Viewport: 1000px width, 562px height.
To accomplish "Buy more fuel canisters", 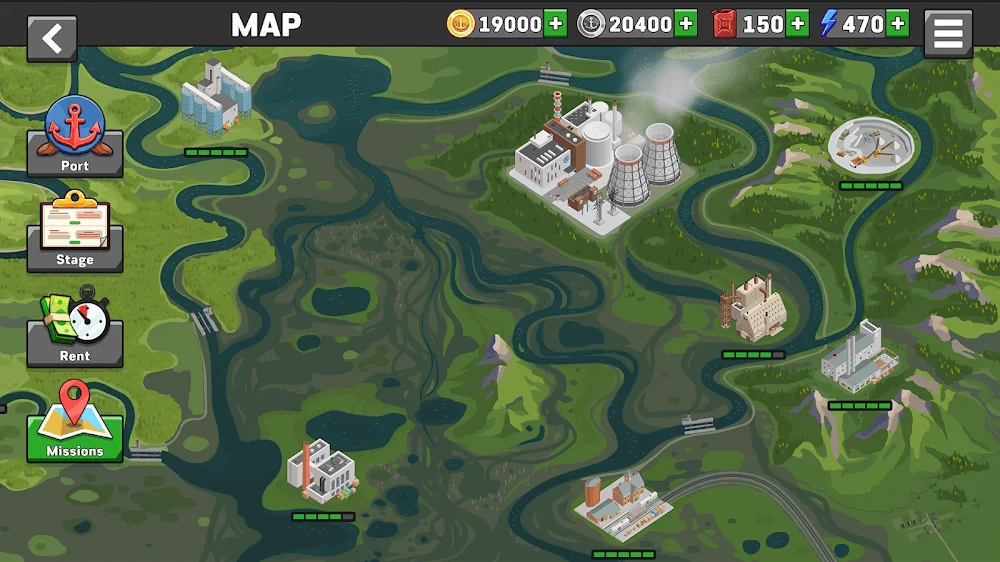I will point(797,24).
